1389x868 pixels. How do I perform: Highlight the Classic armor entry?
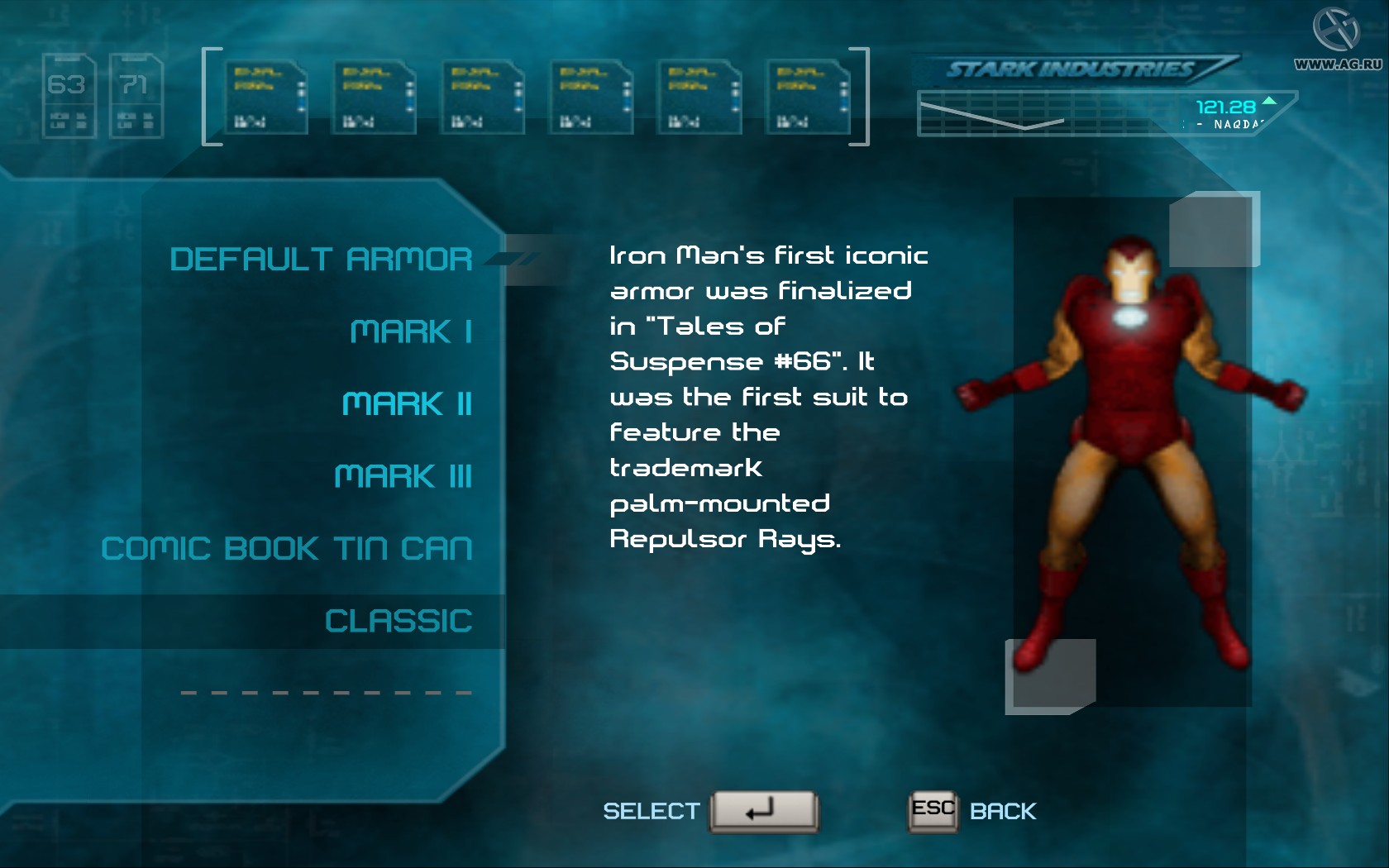coord(399,620)
